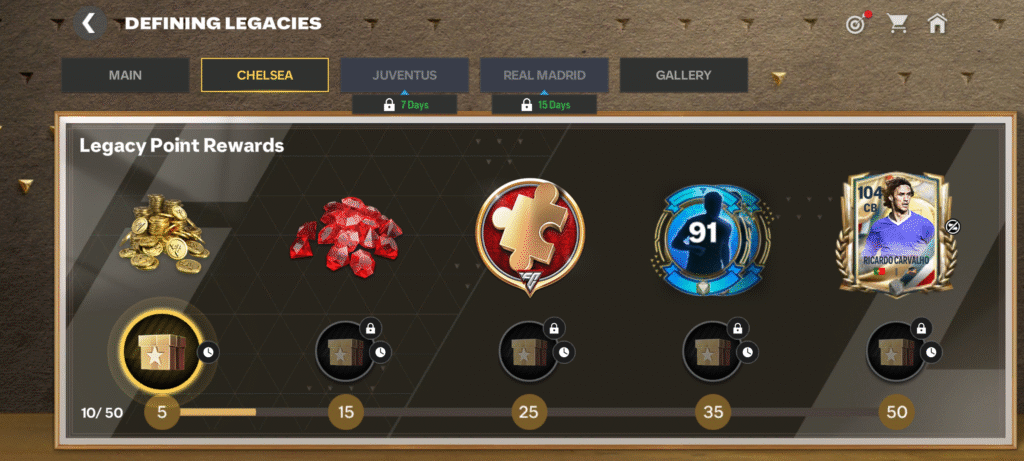Open the locked Real Madrid tab
Image resolution: width=1024 pixels, height=461 pixels.
544,75
